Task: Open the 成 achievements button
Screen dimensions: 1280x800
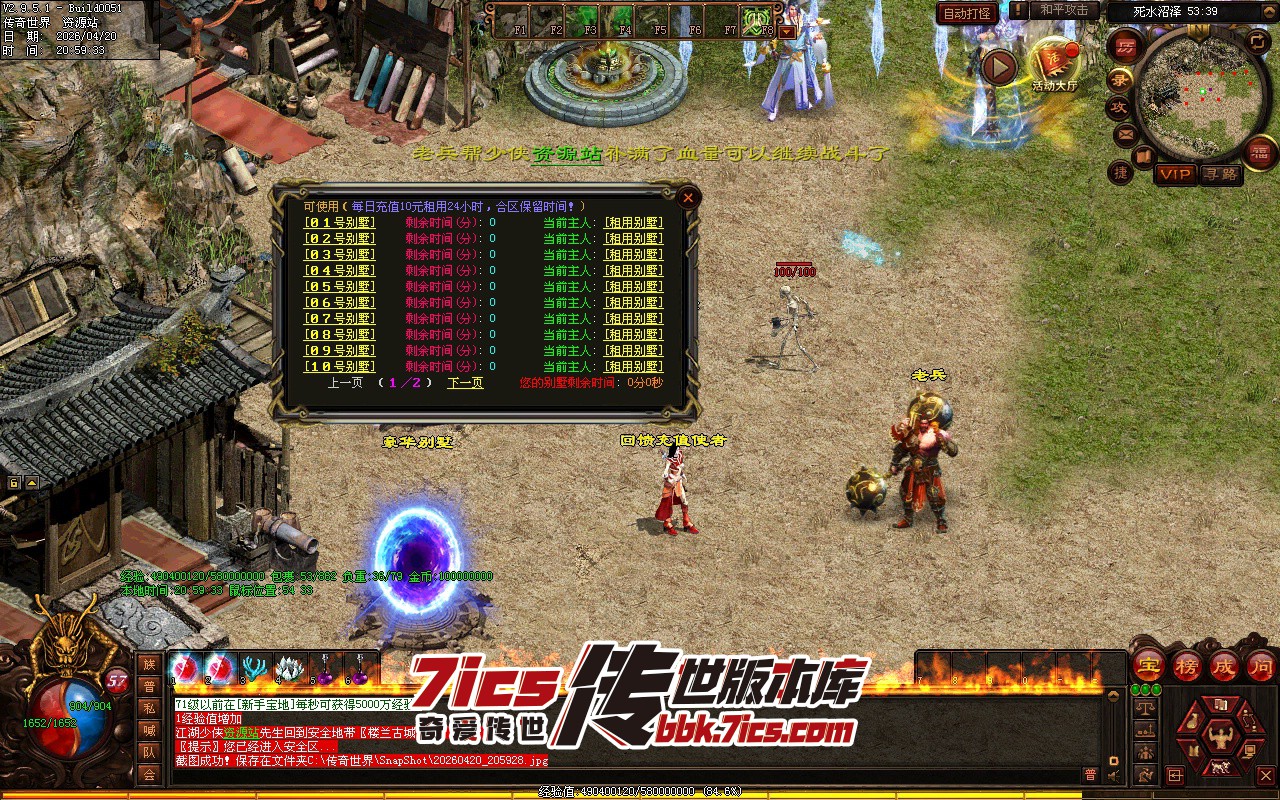Action: [1223, 665]
